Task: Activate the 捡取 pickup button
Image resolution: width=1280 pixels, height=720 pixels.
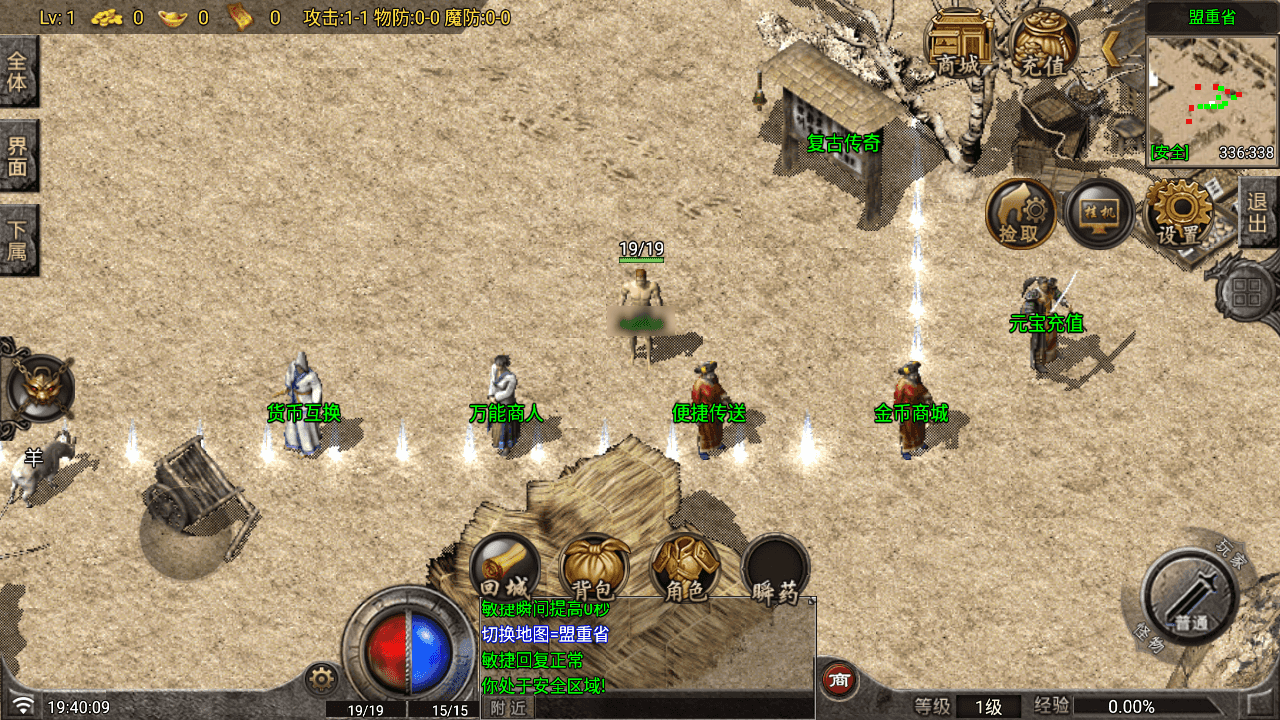Action: [1021, 214]
